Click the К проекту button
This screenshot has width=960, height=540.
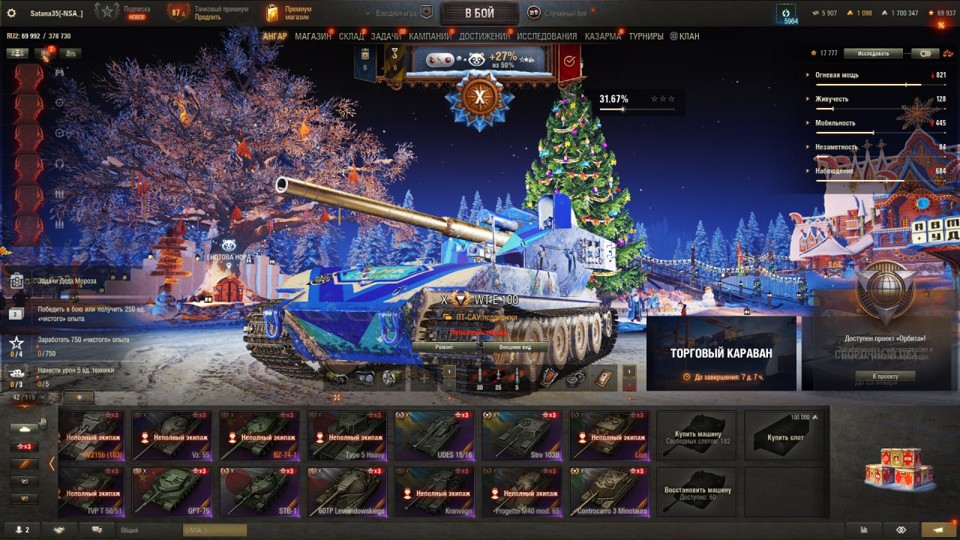[886, 376]
